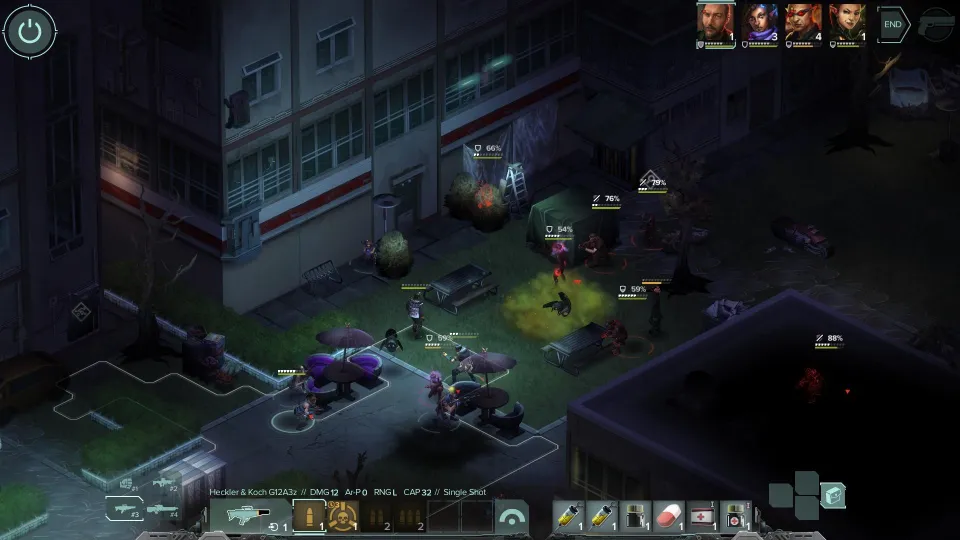The height and width of the screenshot is (540, 960).
Task: Choose the purple-scarf elf portrait
Action: 759,22
